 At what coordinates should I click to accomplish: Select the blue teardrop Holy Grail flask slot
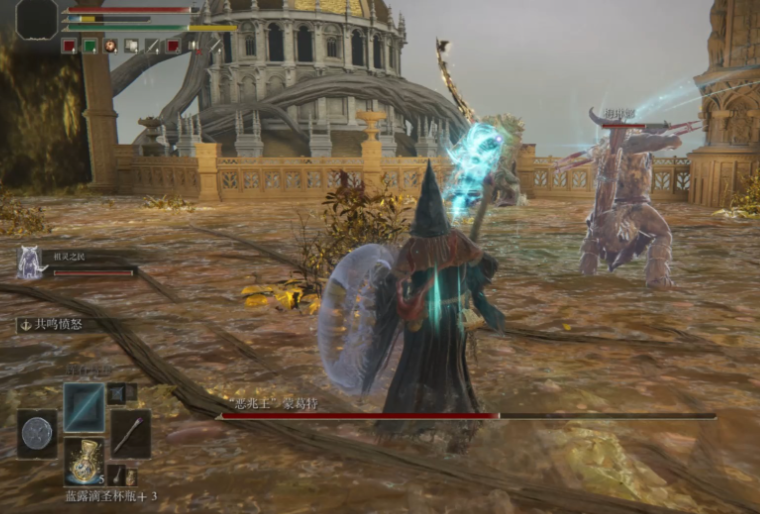(x=84, y=459)
